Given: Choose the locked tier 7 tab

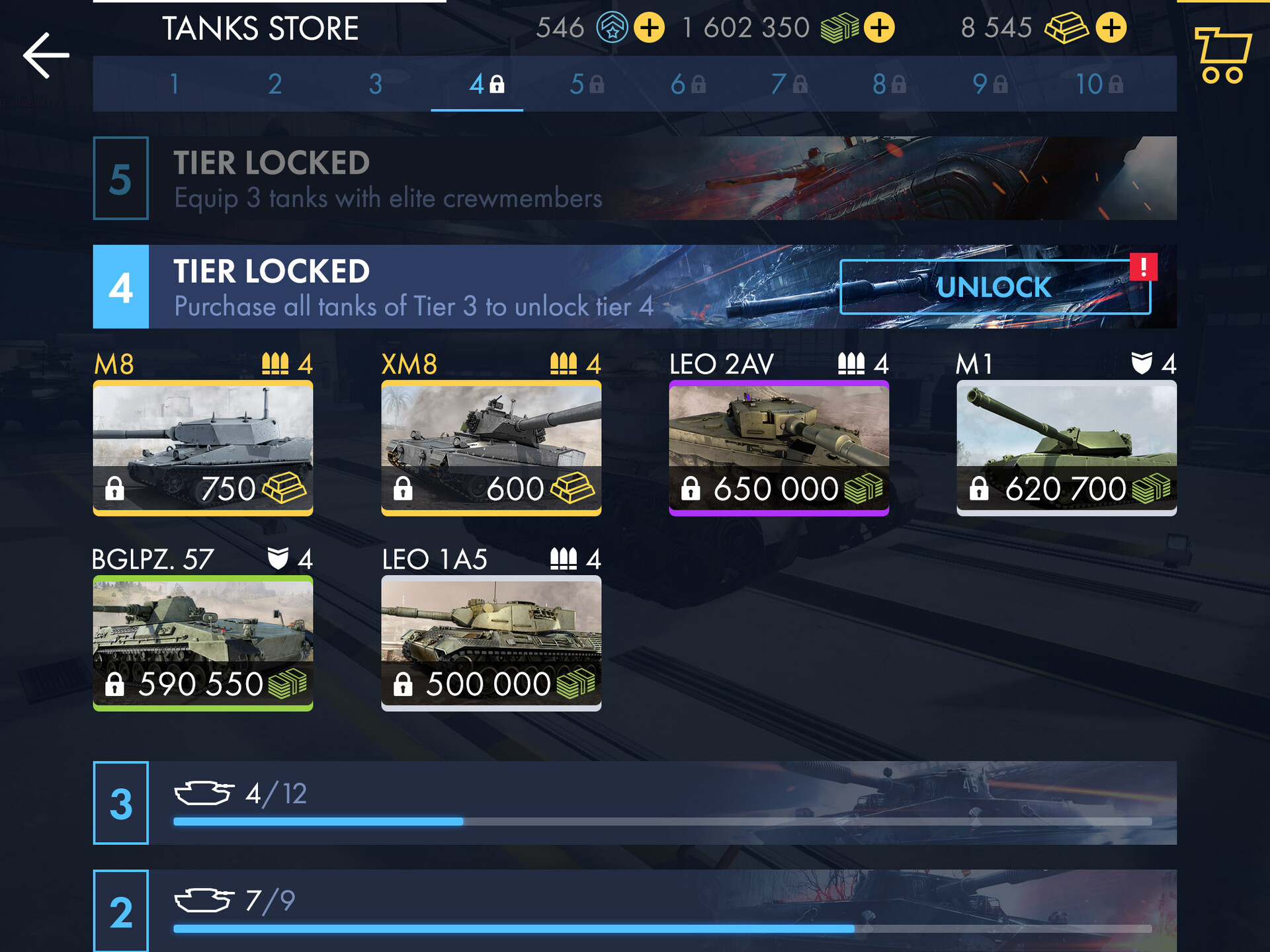Looking at the screenshot, I should (x=788, y=84).
